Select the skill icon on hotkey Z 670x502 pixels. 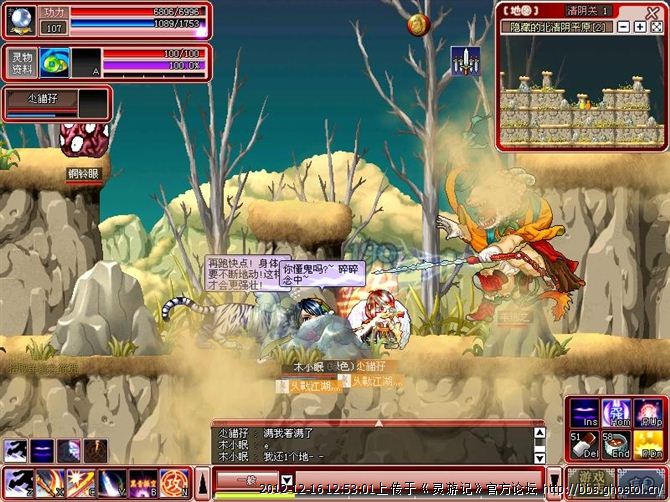(18, 483)
